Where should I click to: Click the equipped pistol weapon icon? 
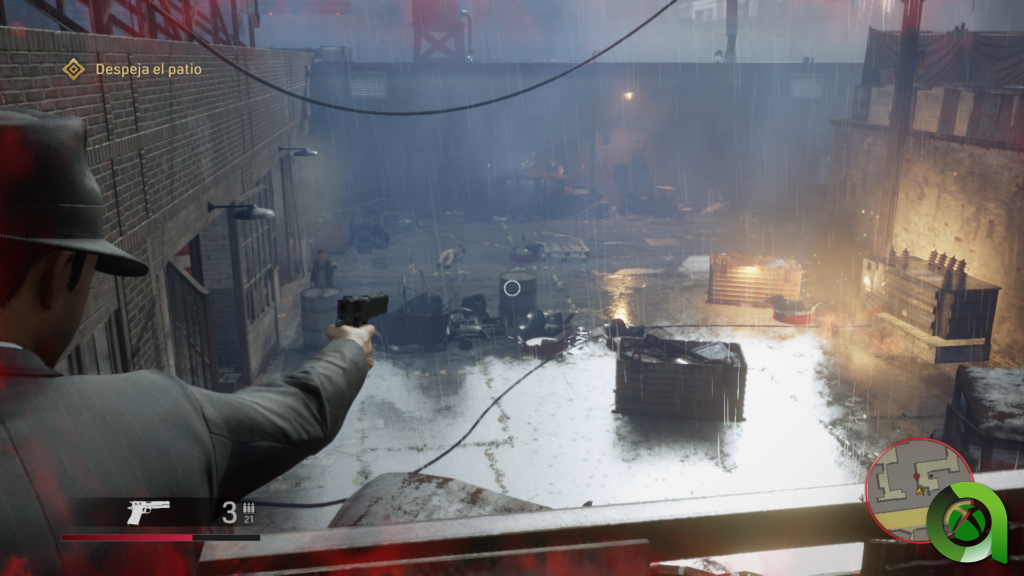[x=148, y=512]
